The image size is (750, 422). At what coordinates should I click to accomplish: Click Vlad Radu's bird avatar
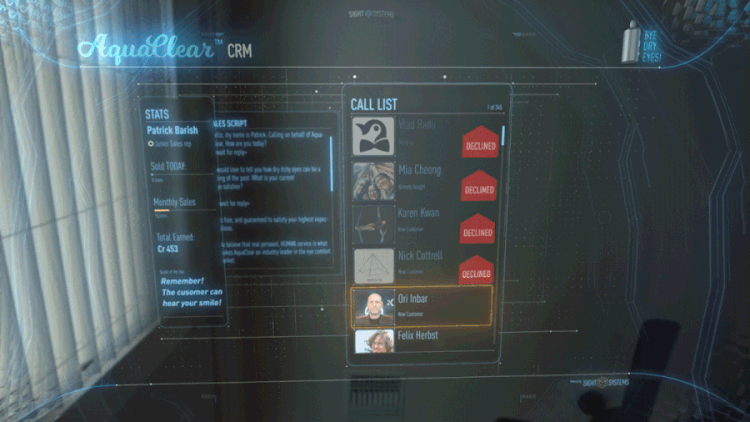pyautogui.click(x=373, y=136)
